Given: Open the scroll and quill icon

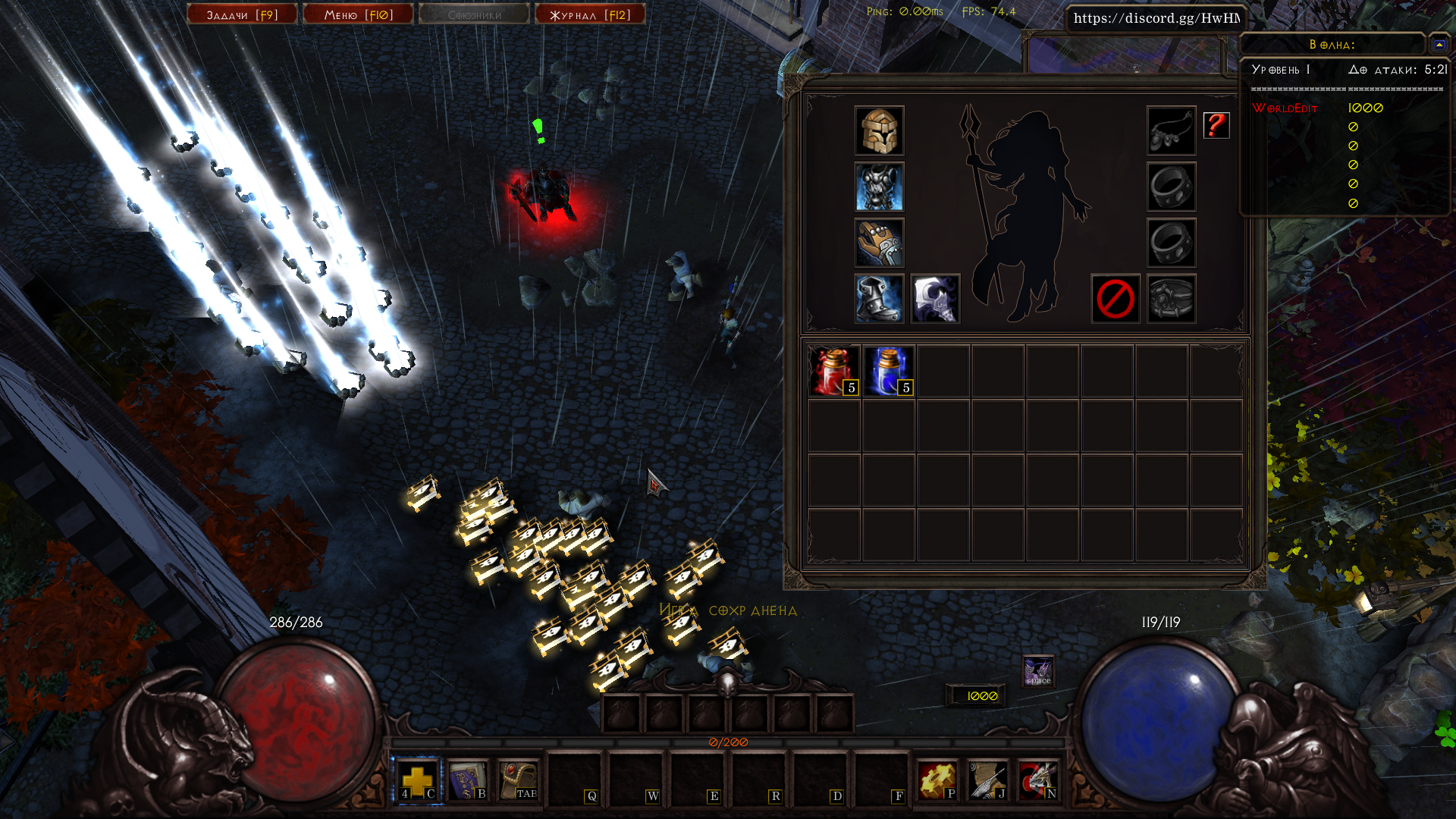Looking at the screenshot, I should 987,780.
